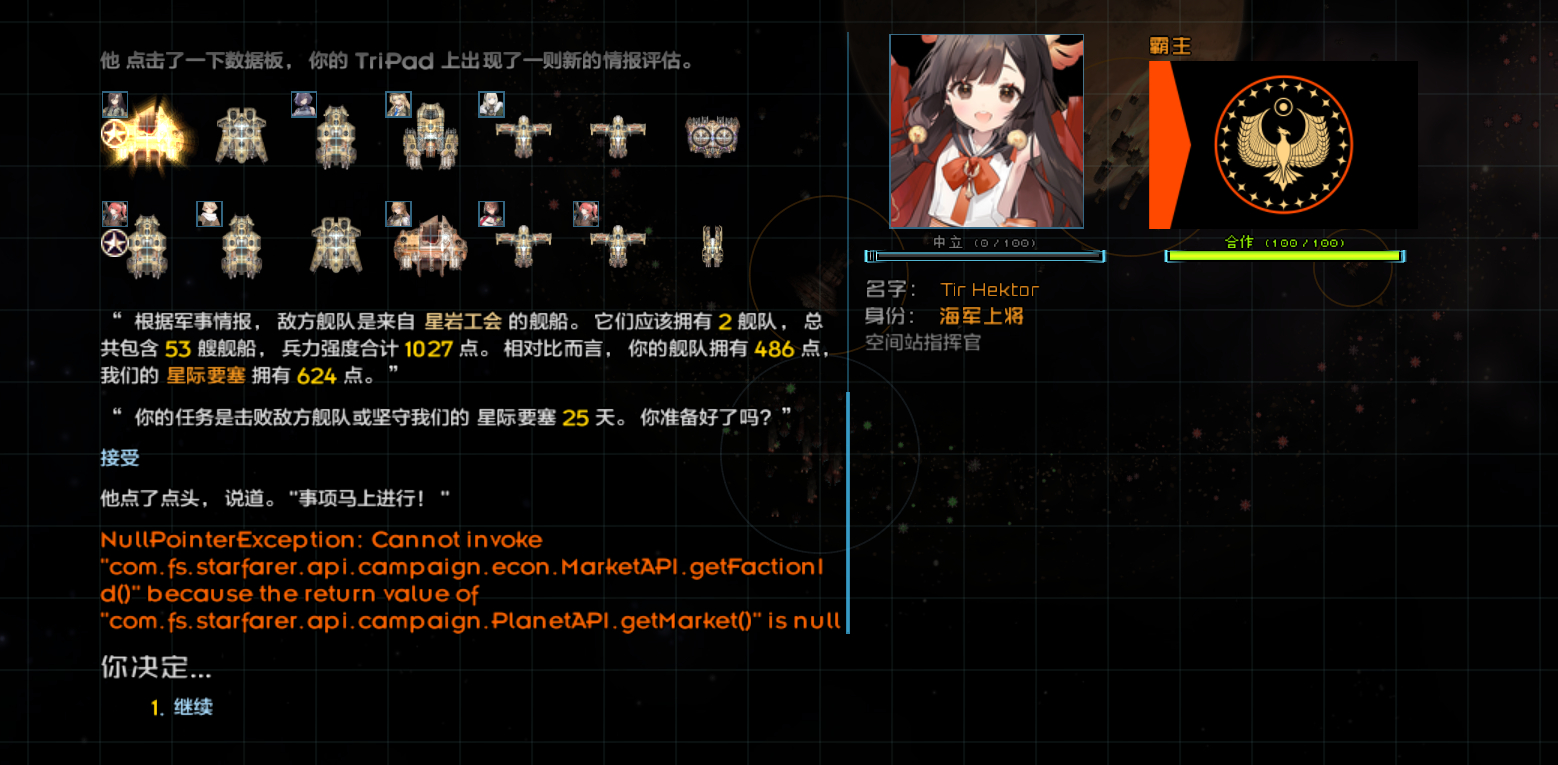
Task: Click the green 合作 100/100 relationship bar
Action: click(1283, 258)
